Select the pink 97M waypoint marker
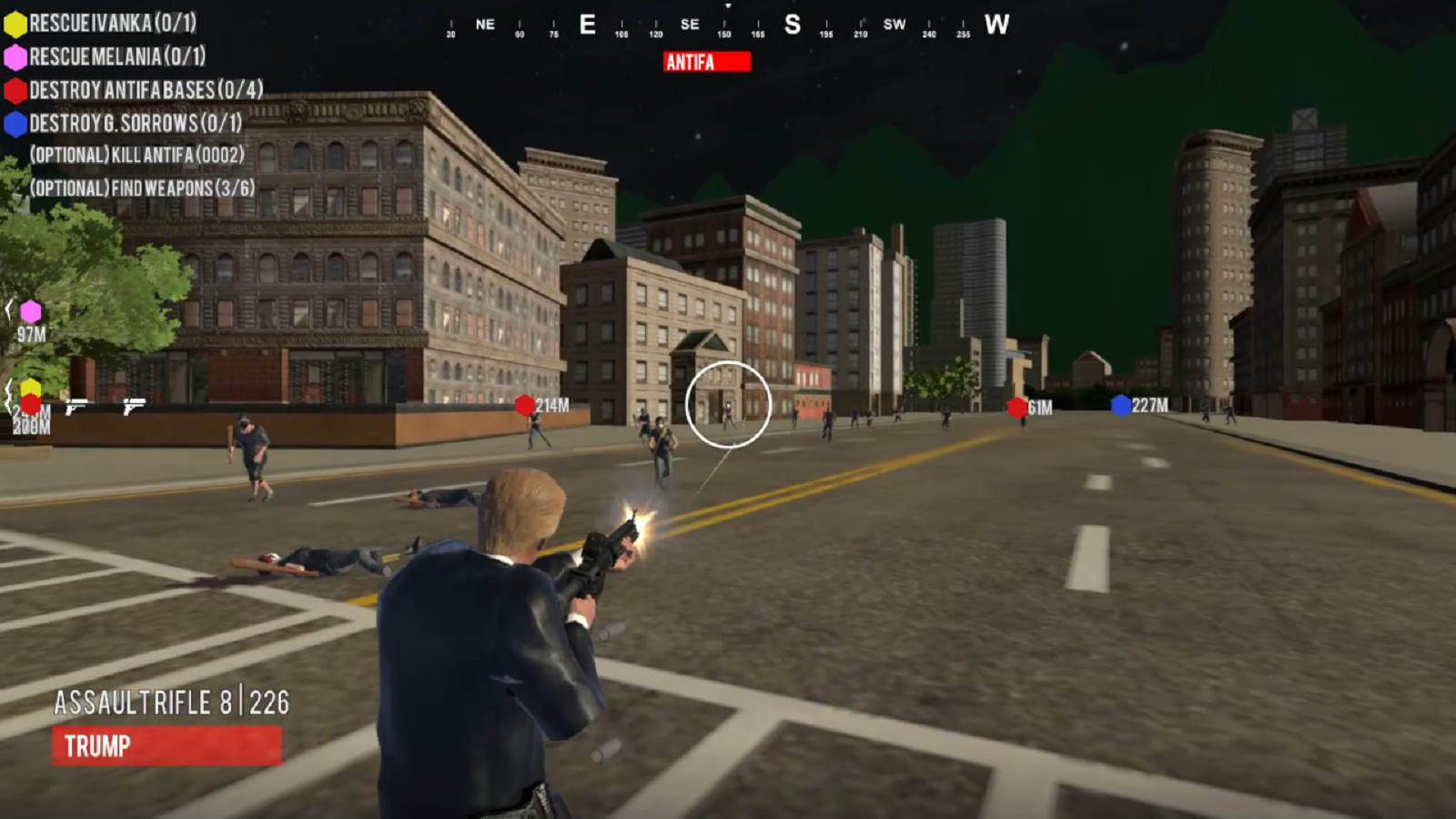This screenshot has width=1456, height=819. coord(30,310)
